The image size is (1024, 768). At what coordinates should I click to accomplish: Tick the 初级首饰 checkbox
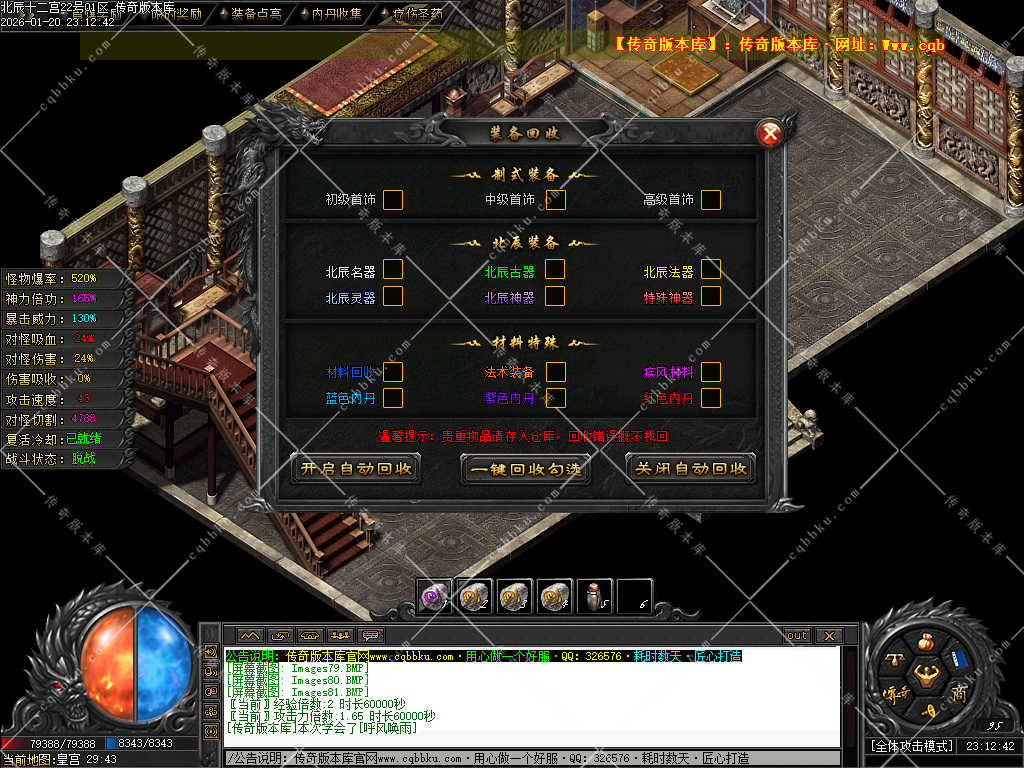coord(393,200)
